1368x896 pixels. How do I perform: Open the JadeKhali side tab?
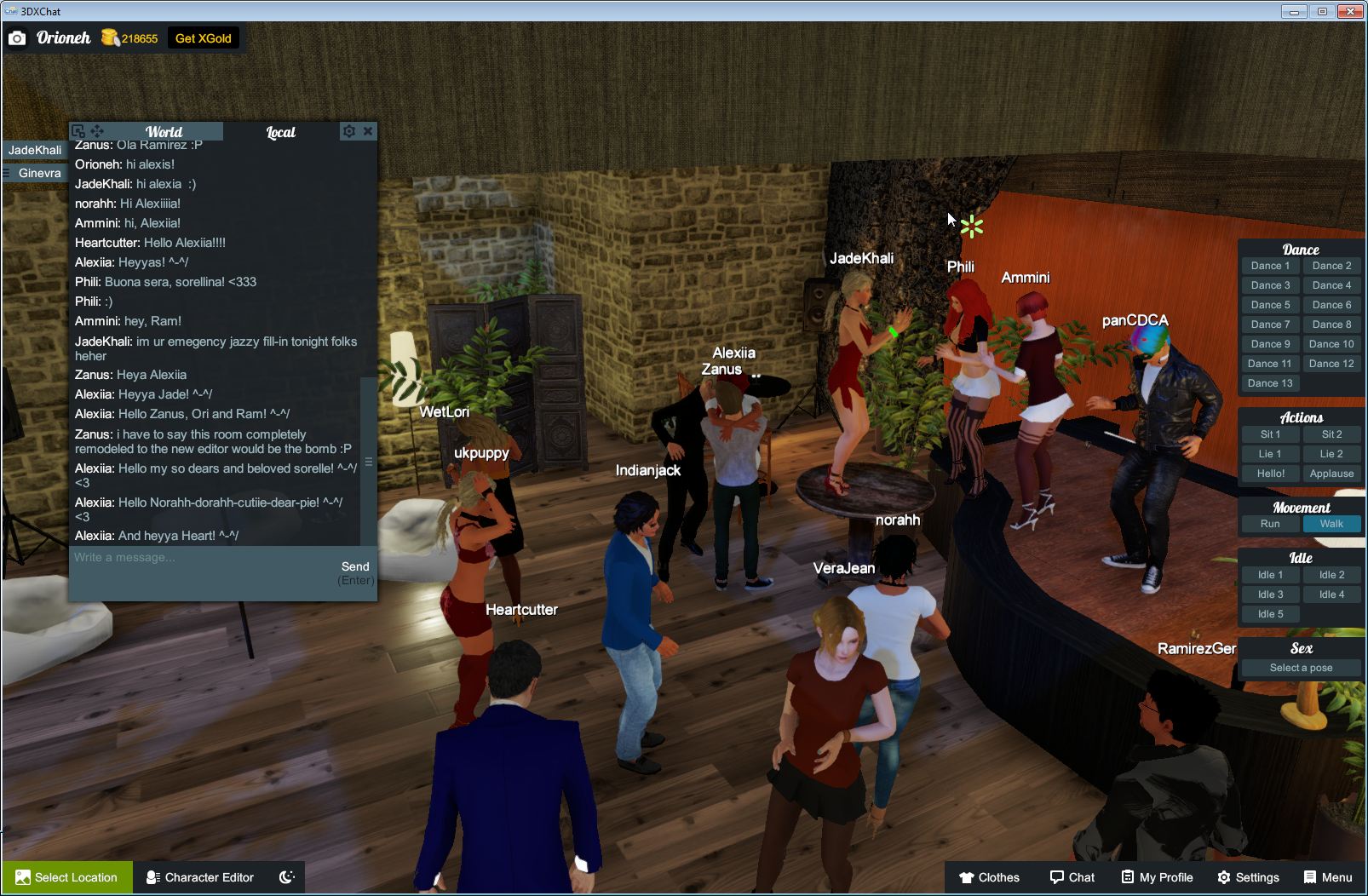(x=34, y=149)
